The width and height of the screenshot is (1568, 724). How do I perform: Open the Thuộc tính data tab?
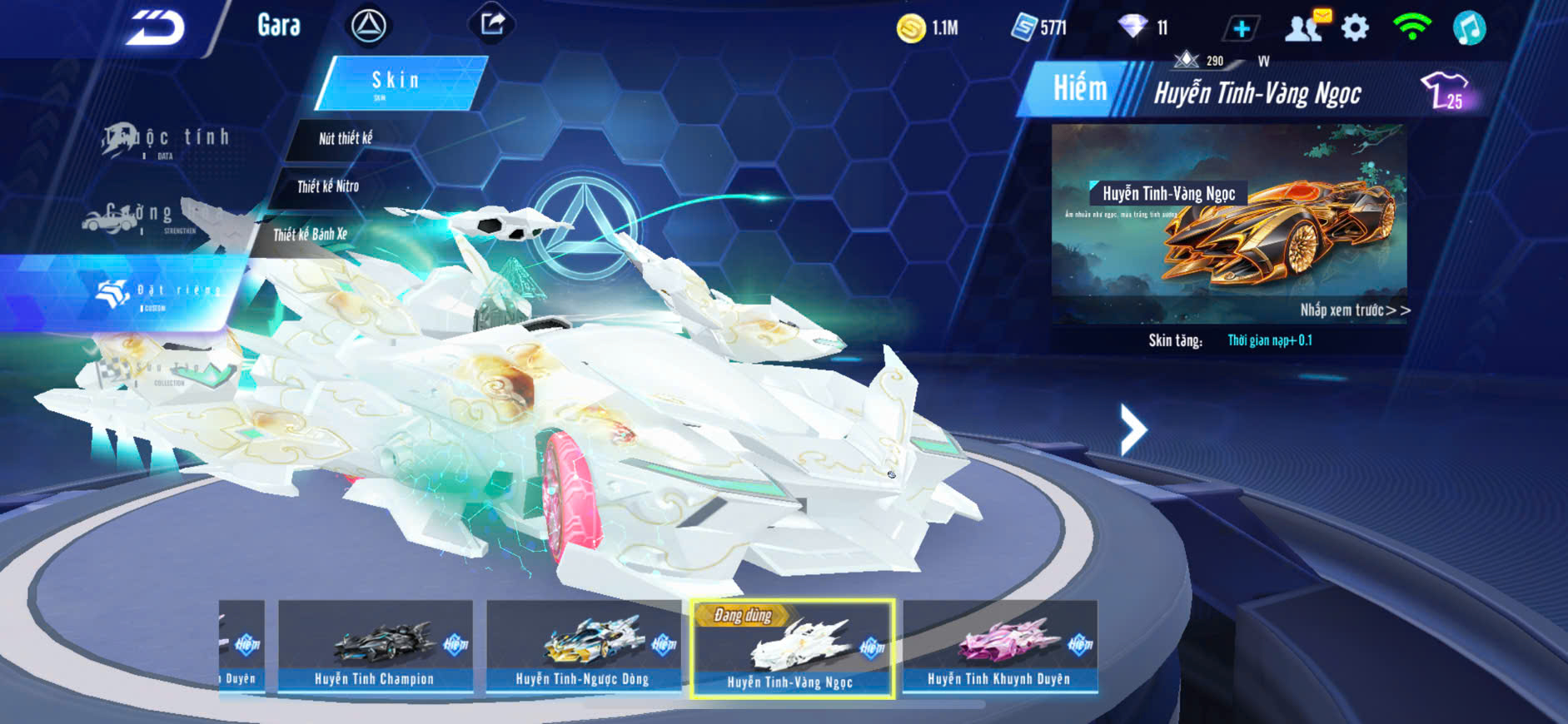tap(167, 140)
